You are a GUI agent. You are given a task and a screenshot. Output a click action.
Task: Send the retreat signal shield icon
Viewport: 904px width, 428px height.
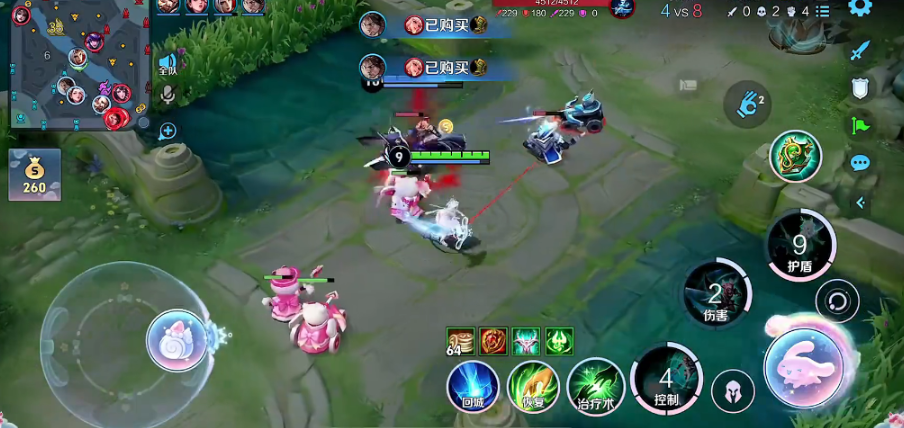(860, 88)
